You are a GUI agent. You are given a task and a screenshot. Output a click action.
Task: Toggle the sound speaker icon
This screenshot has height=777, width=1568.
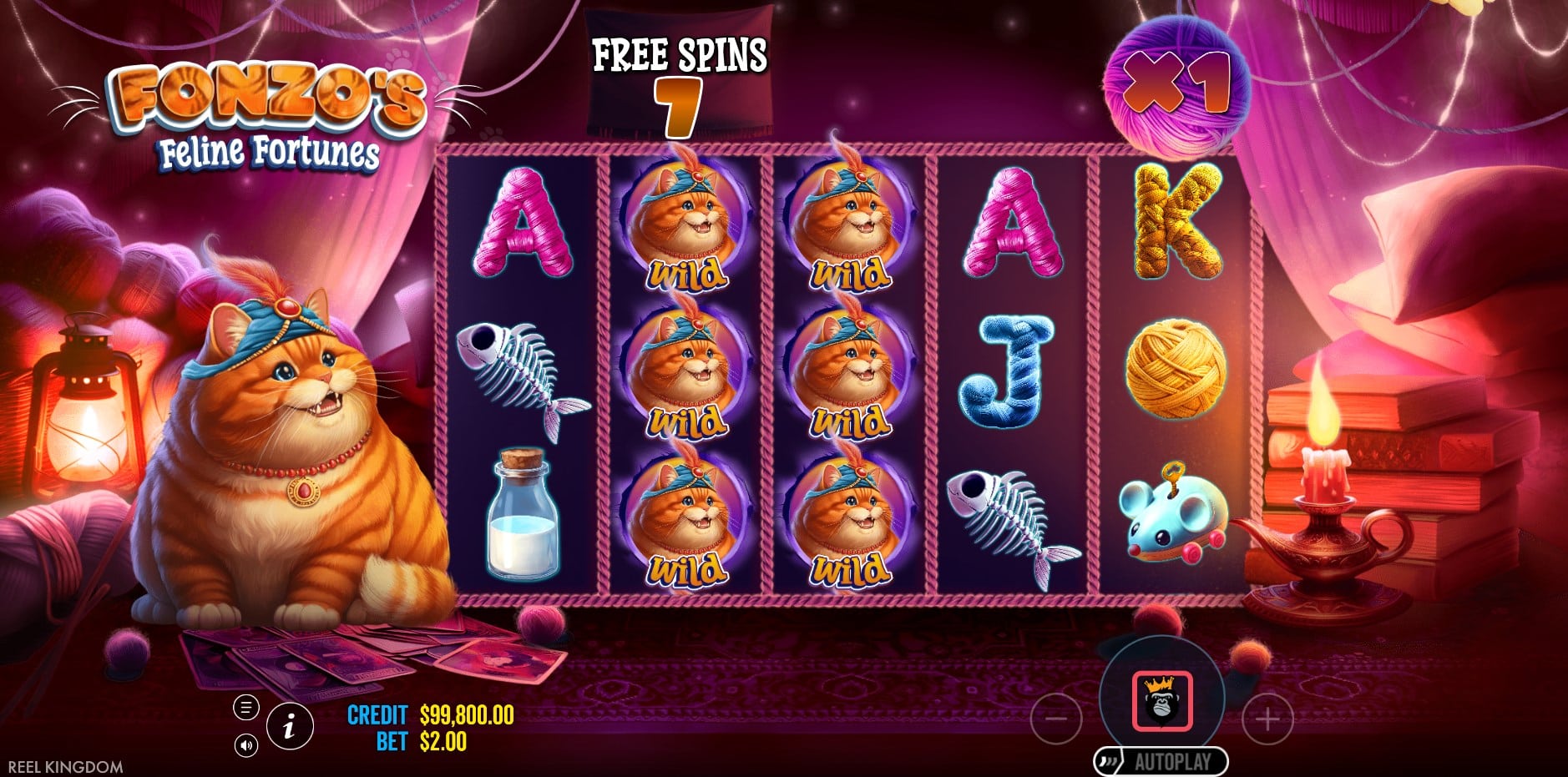pyautogui.click(x=245, y=745)
